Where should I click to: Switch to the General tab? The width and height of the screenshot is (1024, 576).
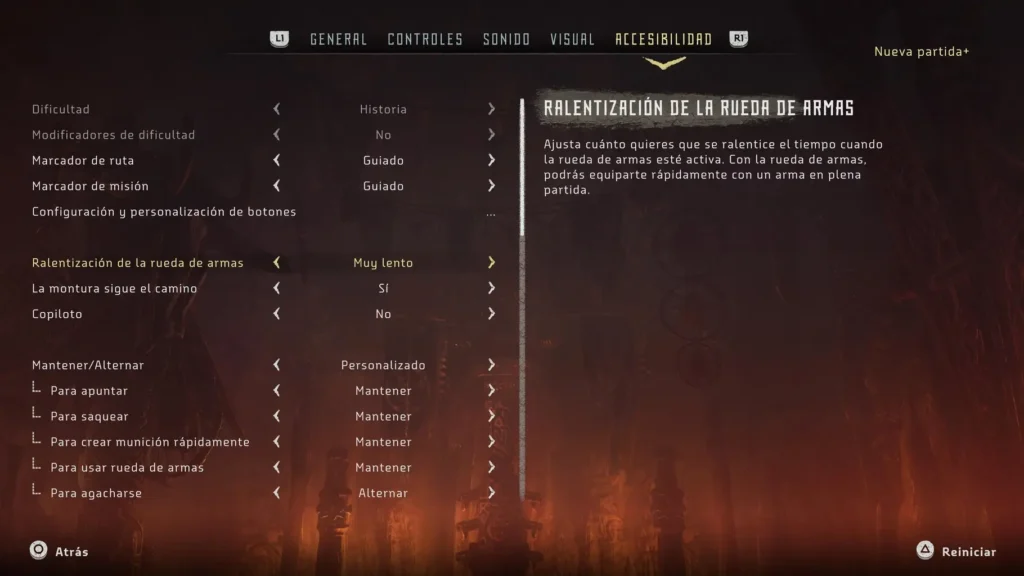[338, 40]
